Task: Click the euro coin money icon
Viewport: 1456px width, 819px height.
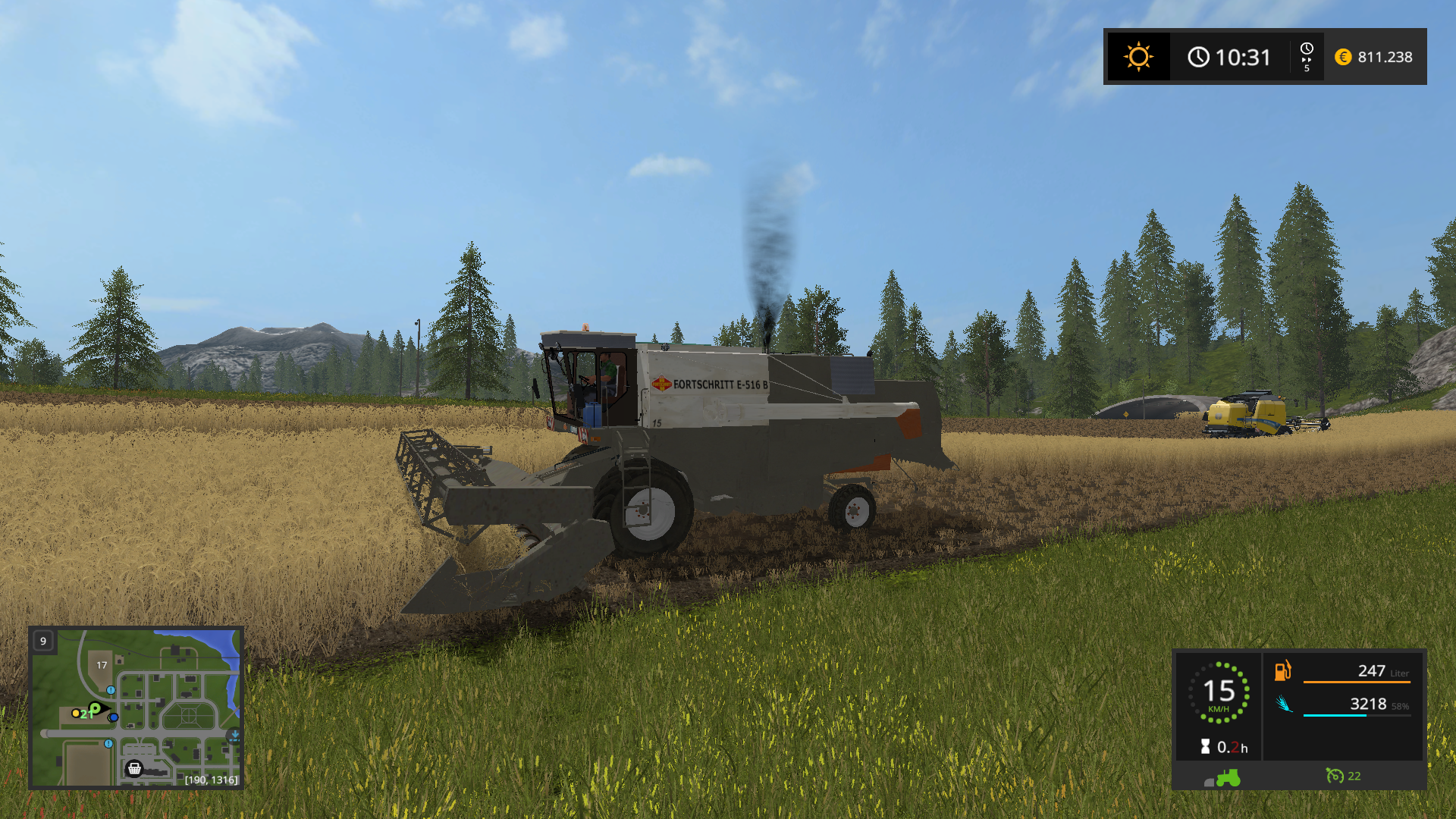Action: click(x=1343, y=57)
